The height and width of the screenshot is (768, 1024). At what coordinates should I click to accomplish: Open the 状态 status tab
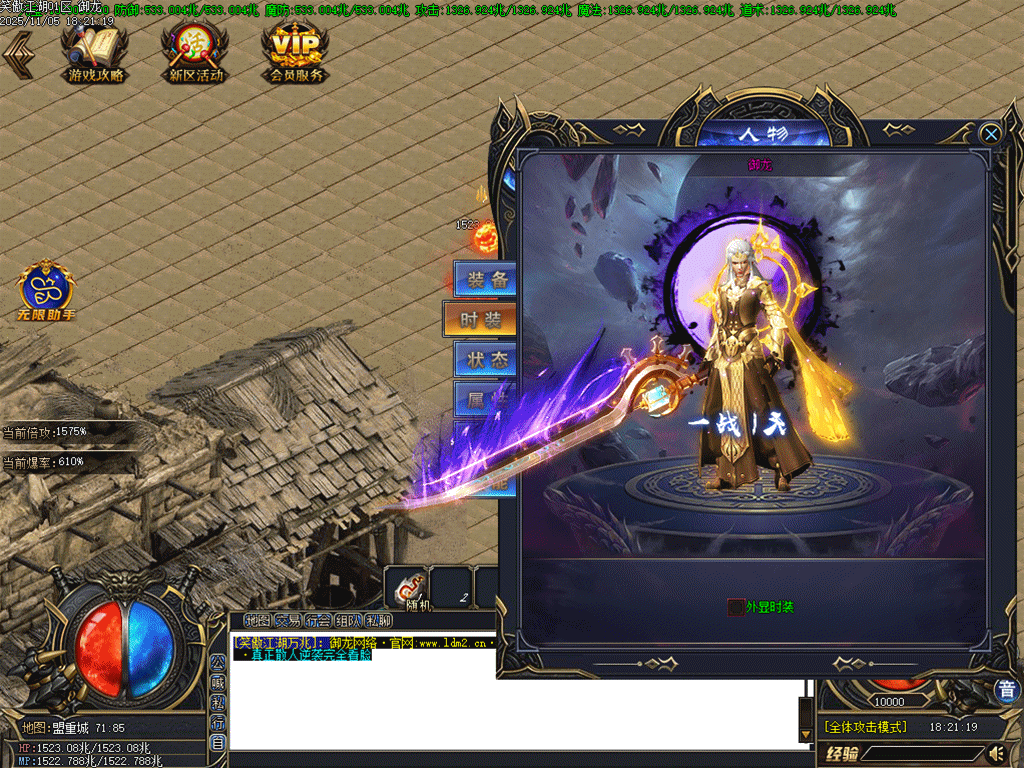(x=485, y=359)
